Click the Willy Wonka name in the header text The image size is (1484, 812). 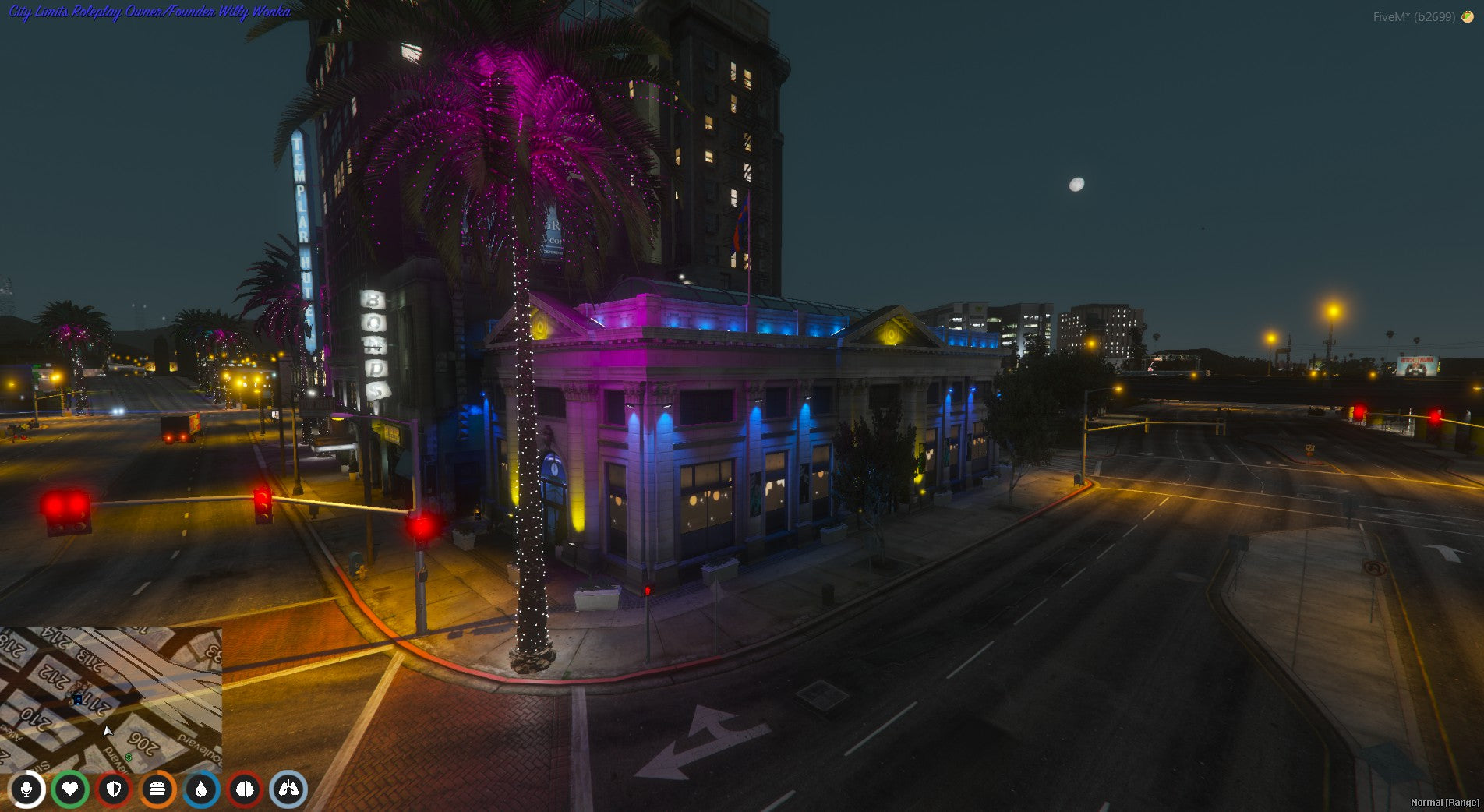pyautogui.click(x=257, y=11)
